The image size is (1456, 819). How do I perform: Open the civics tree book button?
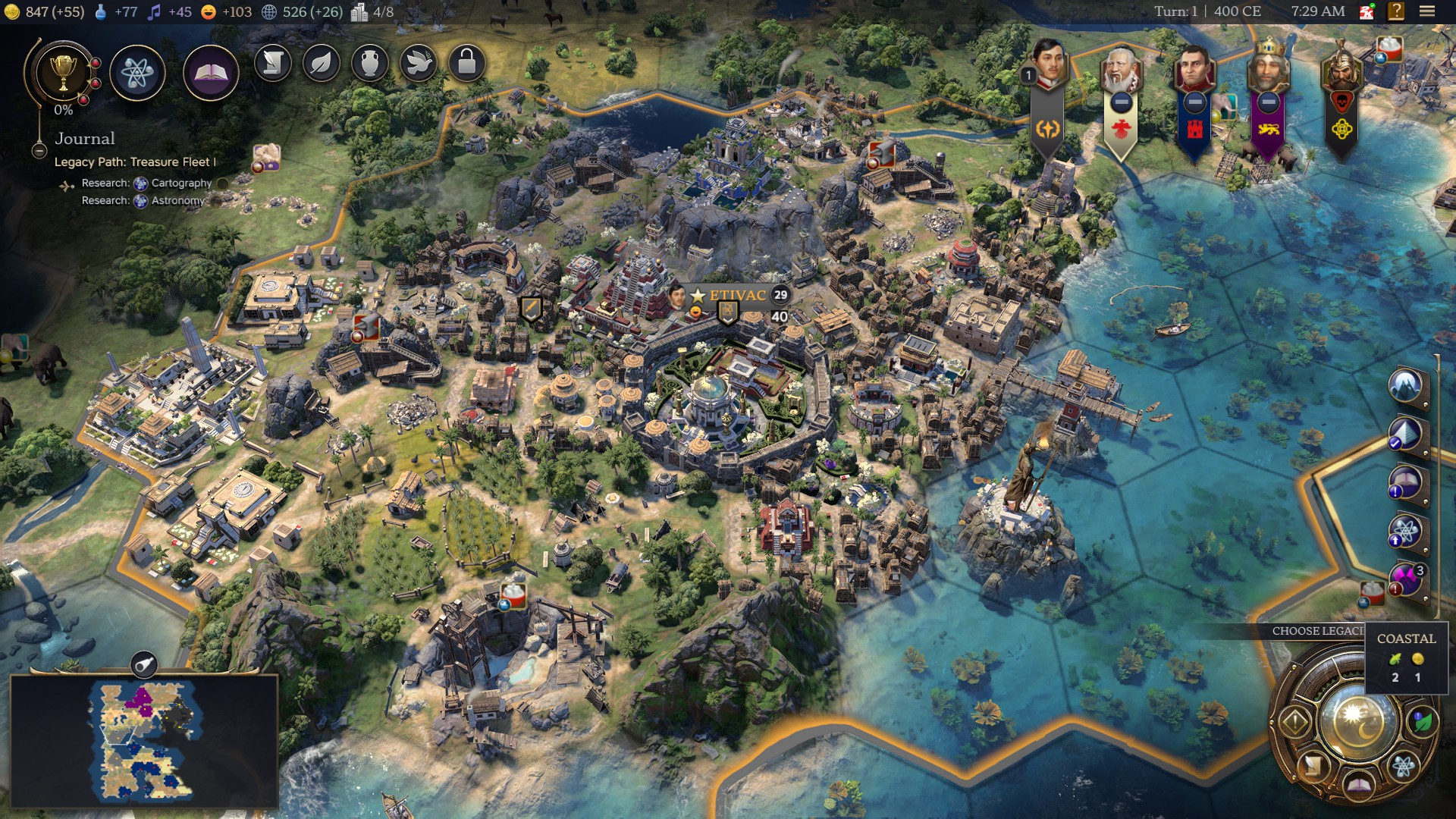(x=211, y=73)
